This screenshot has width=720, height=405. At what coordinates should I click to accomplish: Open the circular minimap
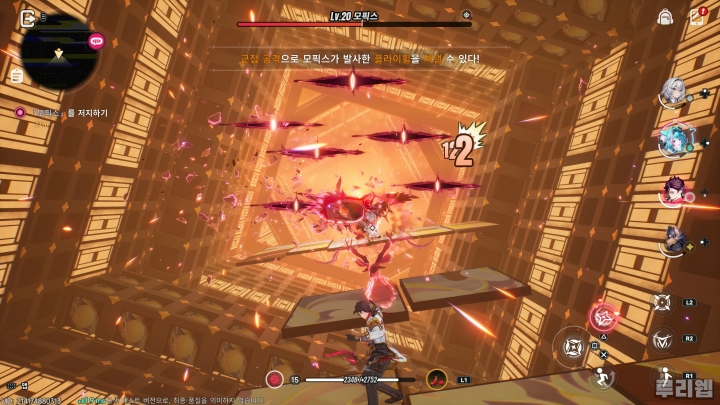tap(58, 52)
